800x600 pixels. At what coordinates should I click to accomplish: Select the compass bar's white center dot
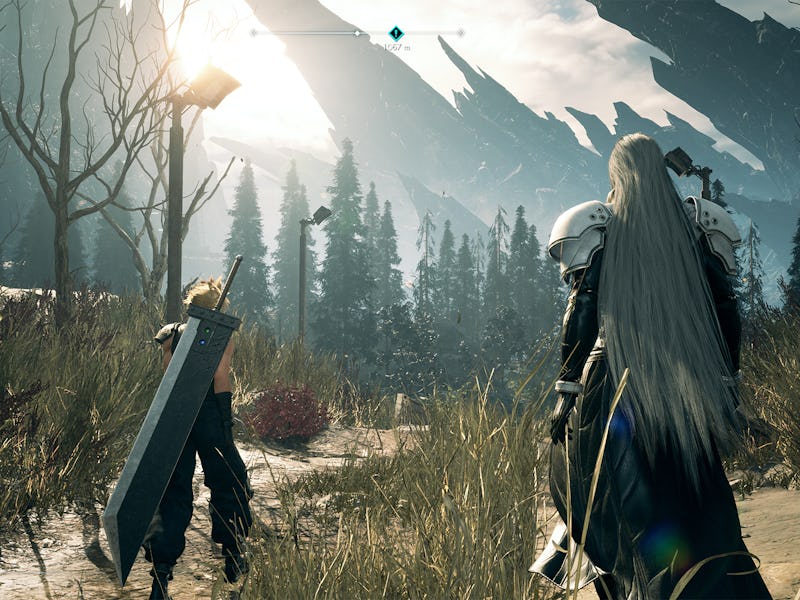(358, 33)
